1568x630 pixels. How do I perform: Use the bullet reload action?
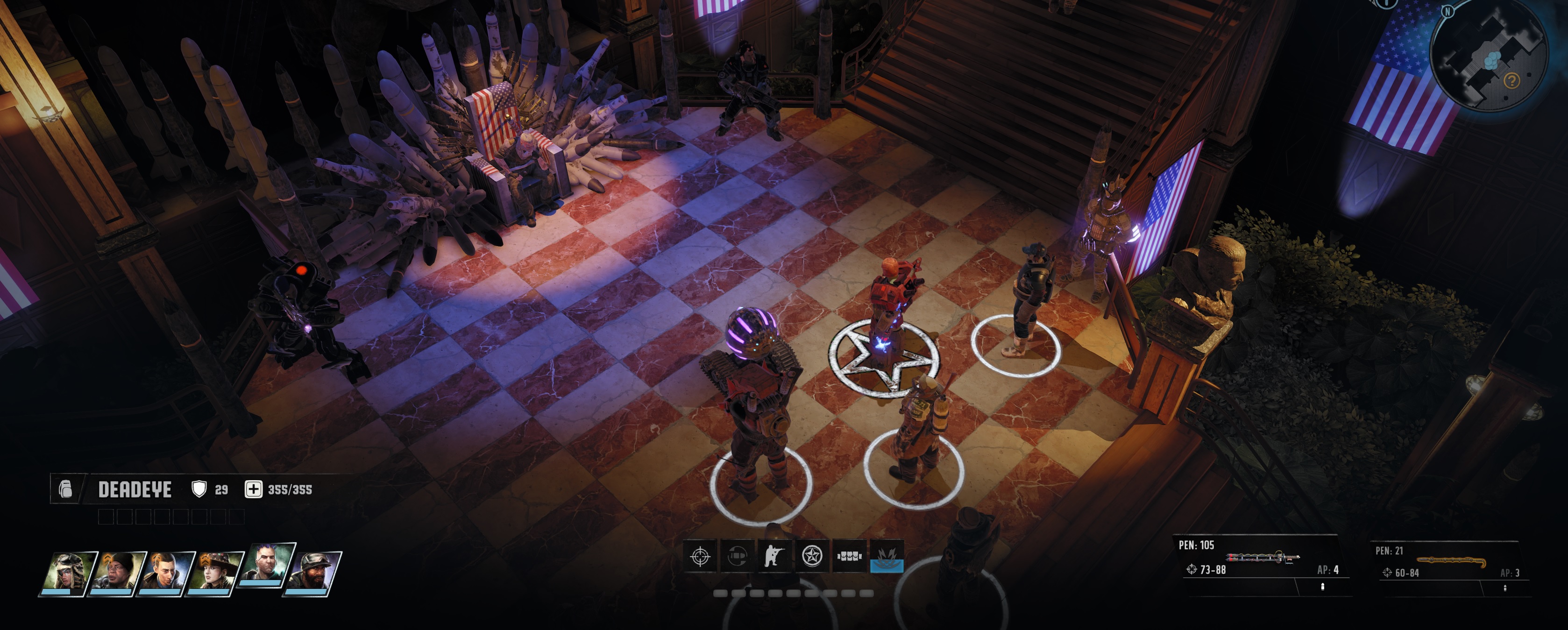point(737,556)
